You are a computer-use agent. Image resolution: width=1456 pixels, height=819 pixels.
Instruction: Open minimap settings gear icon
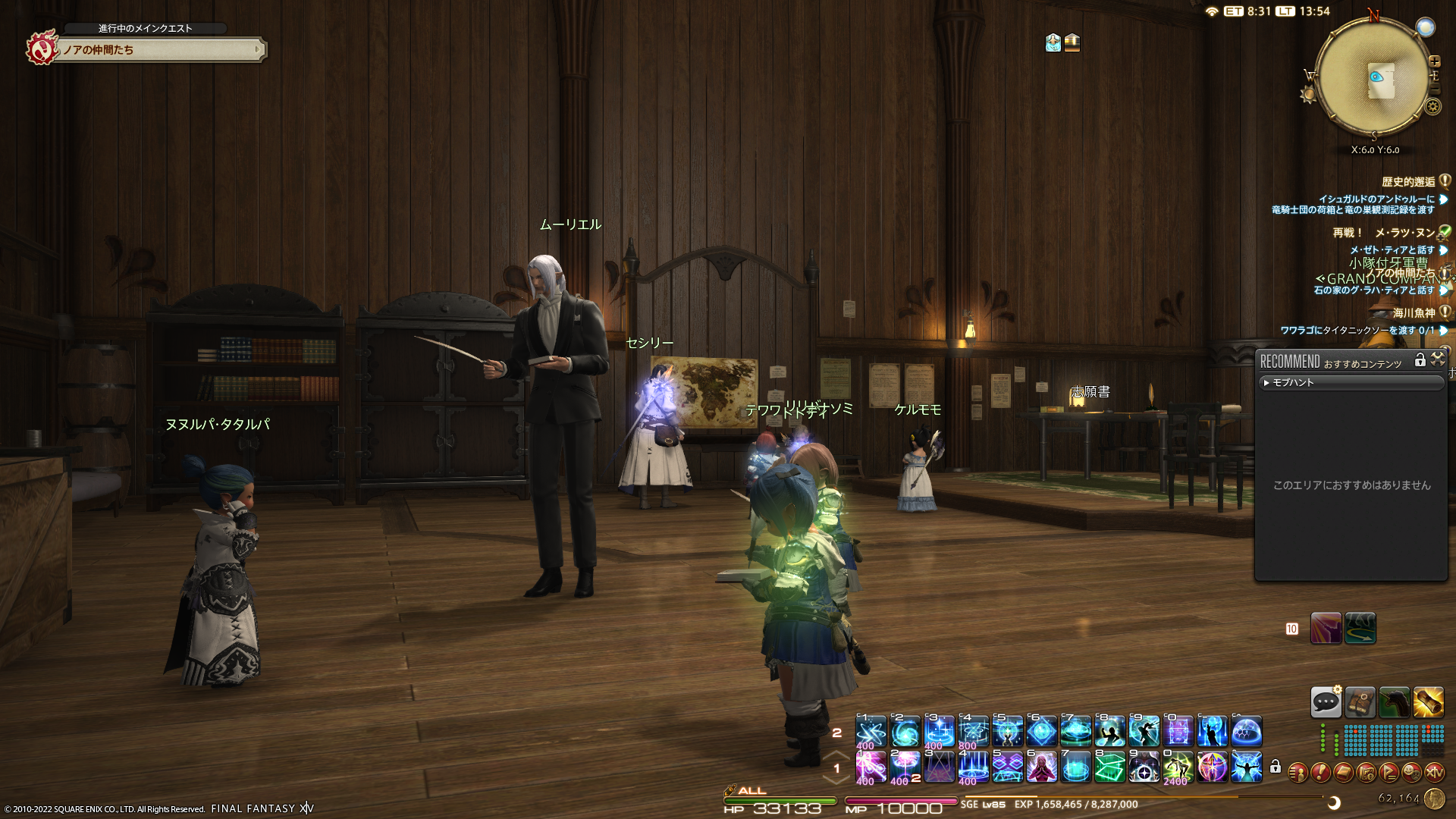click(x=1432, y=107)
